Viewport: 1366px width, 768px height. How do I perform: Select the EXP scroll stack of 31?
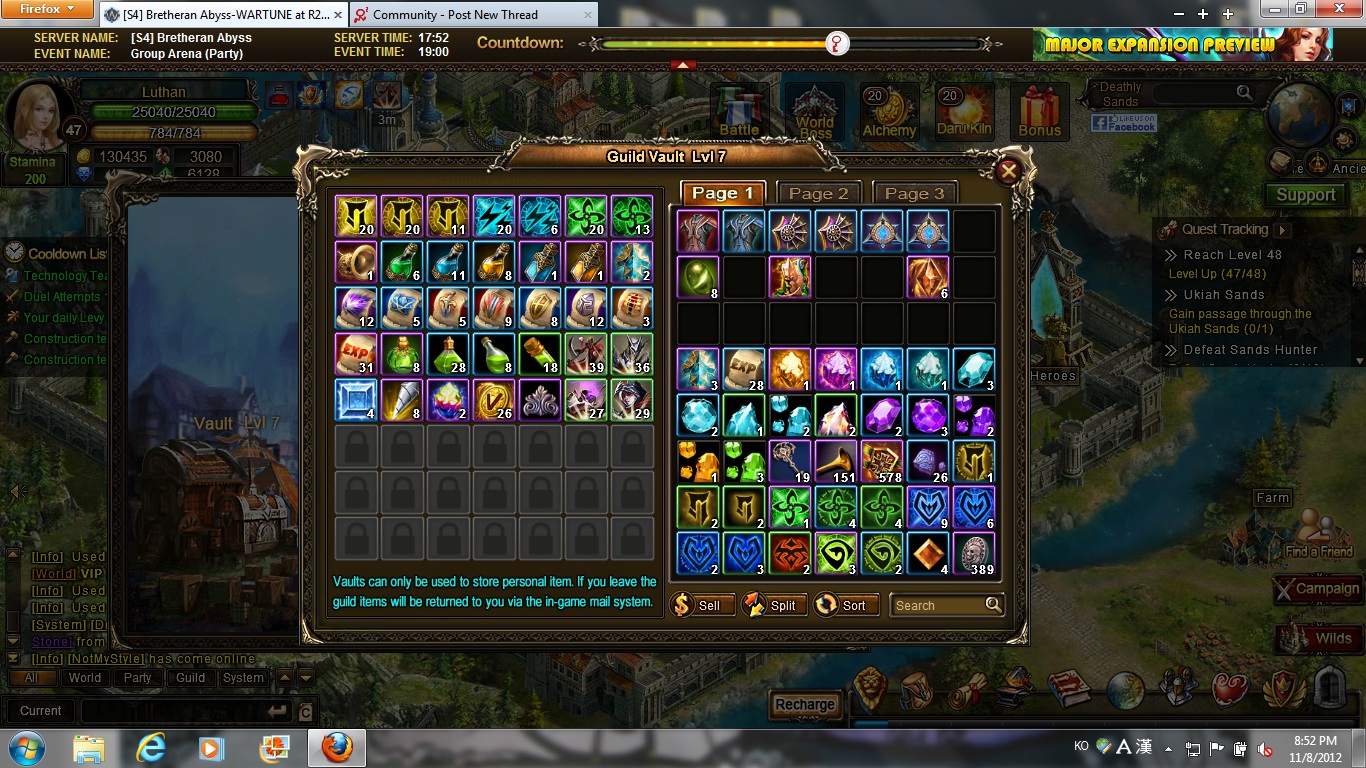pyautogui.click(x=355, y=353)
